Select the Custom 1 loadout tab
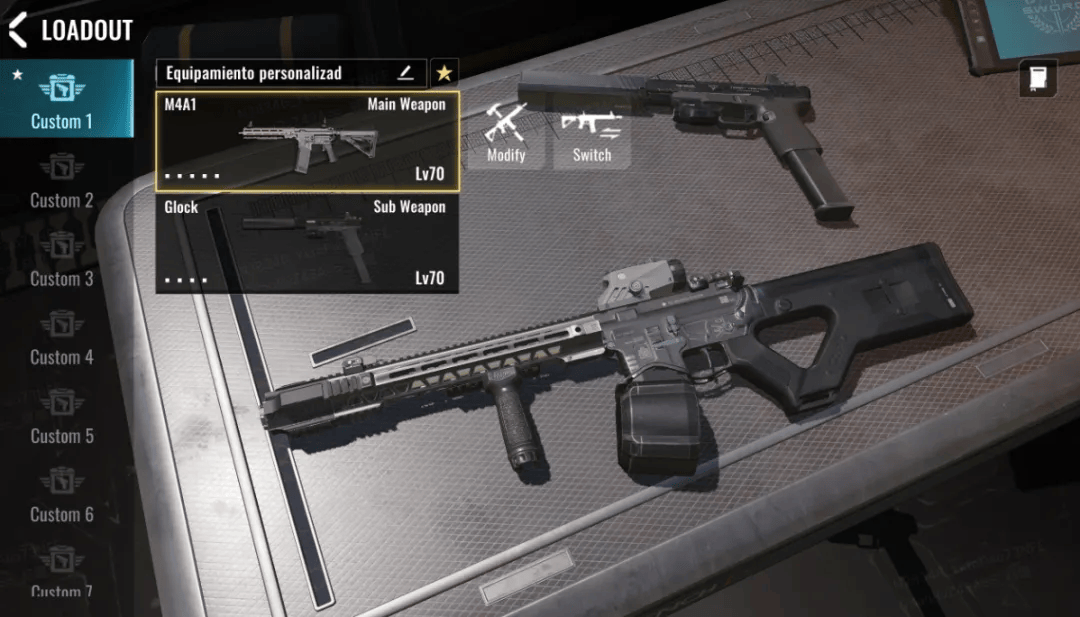Image resolution: width=1080 pixels, height=617 pixels. point(62,101)
